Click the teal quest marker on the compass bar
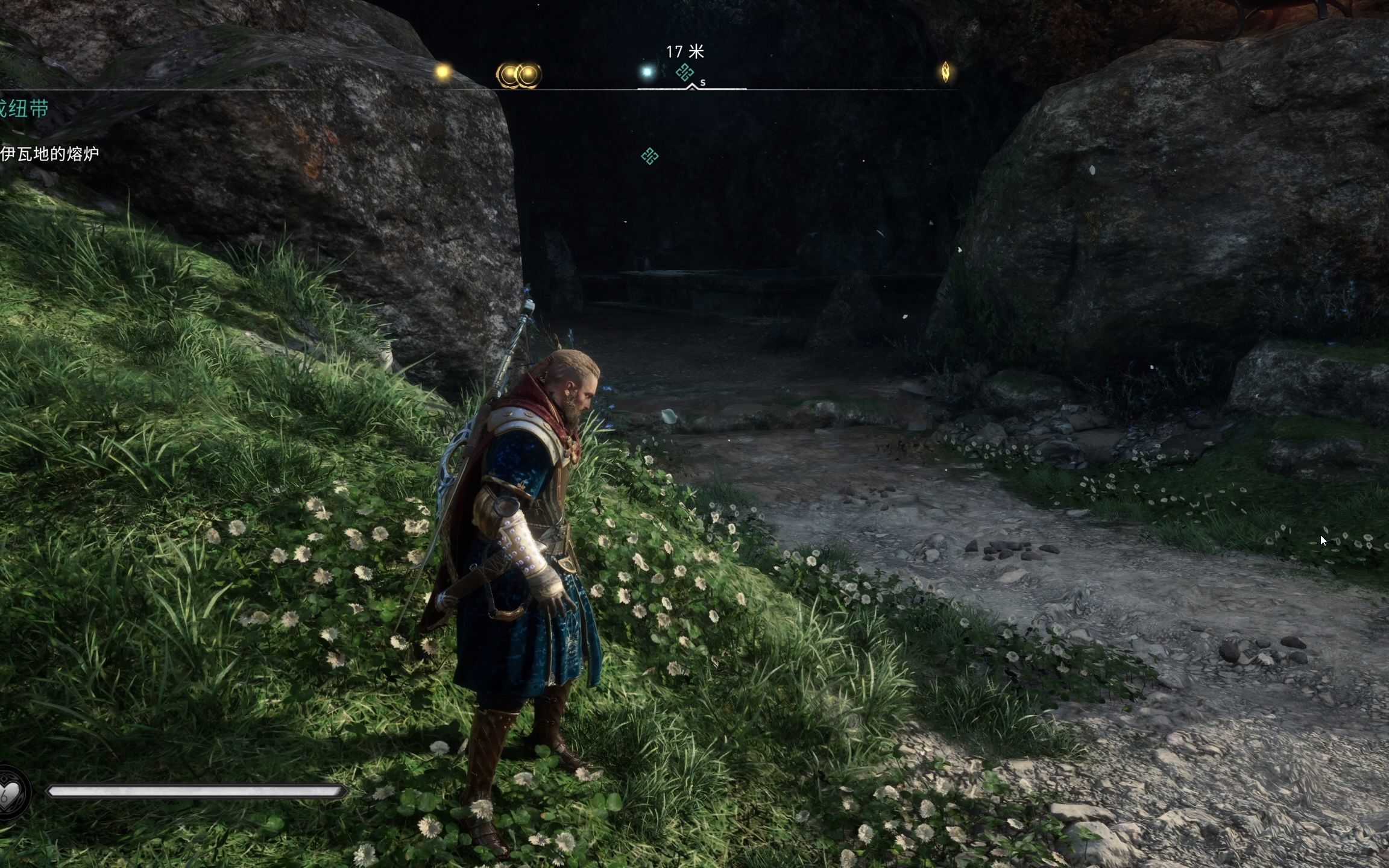This screenshot has width=1389, height=868. [x=684, y=73]
